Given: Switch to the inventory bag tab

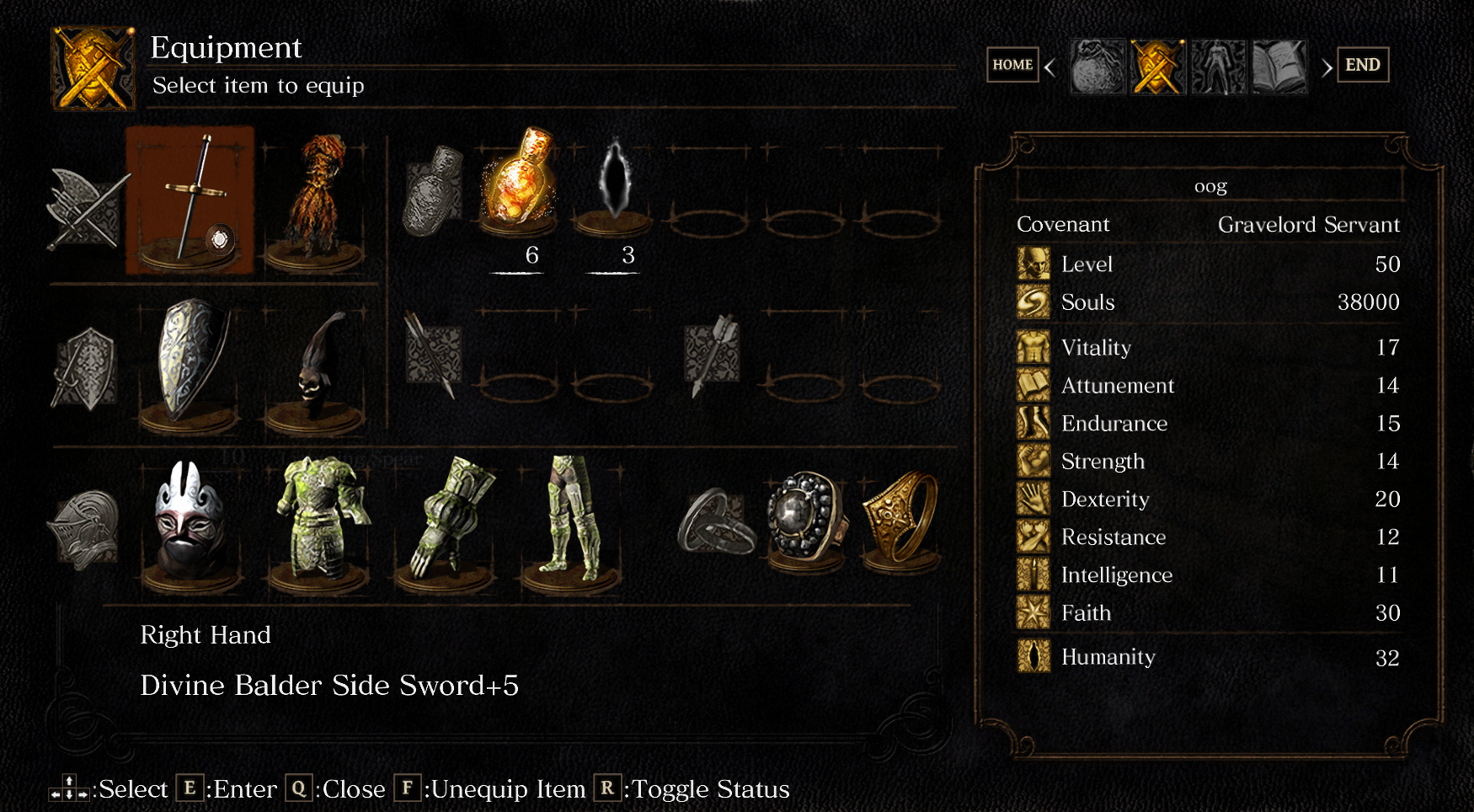Looking at the screenshot, I should 1097,67.
